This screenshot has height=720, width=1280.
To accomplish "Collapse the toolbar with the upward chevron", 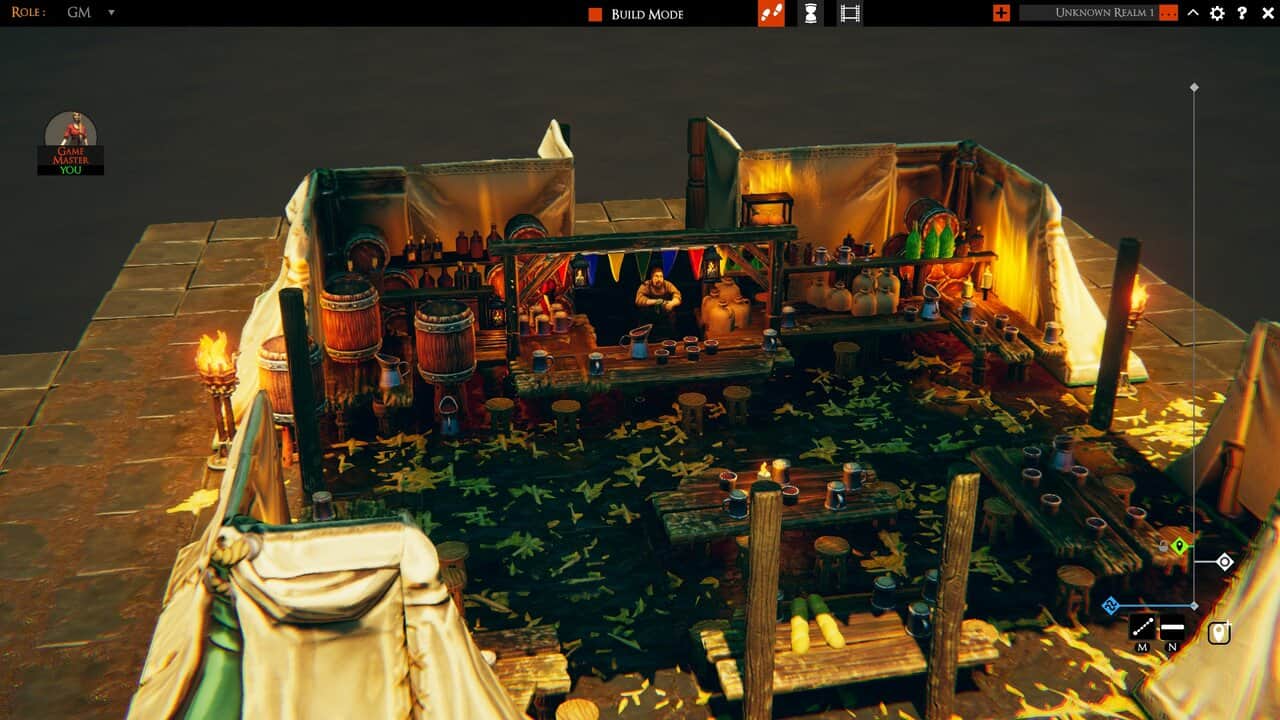I will tap(1191, 13).
